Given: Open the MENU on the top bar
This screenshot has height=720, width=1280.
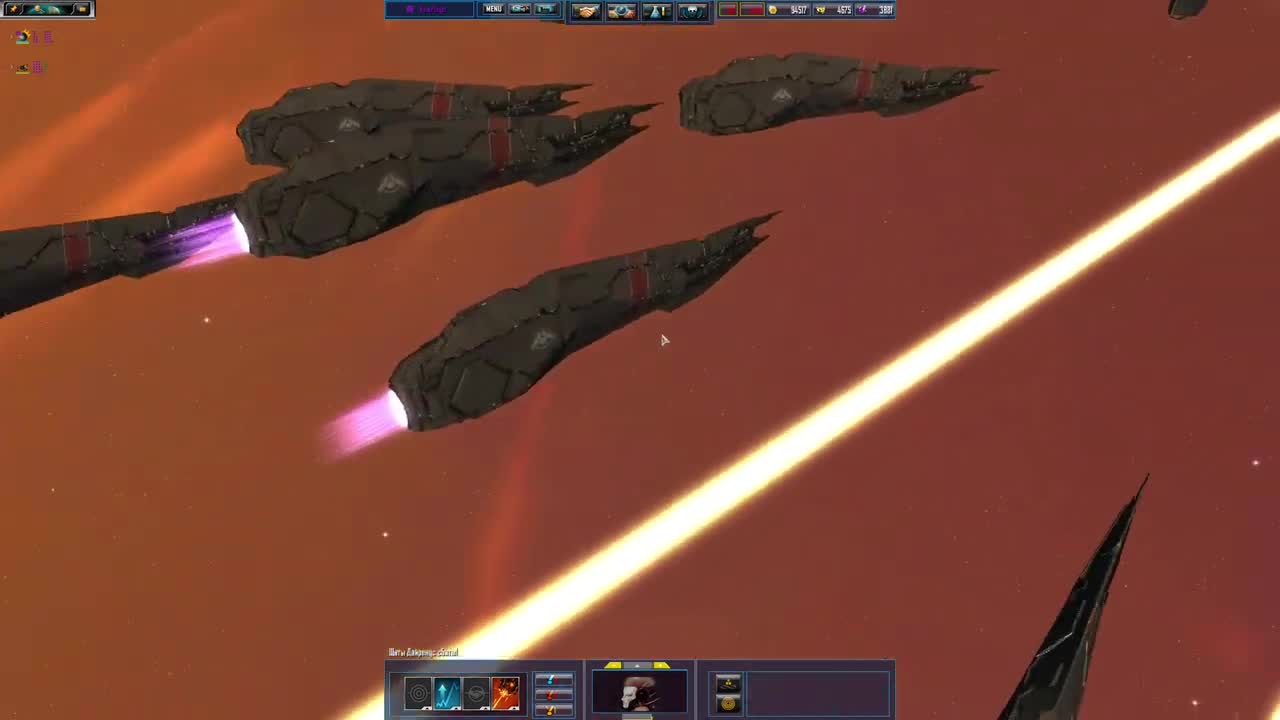Looking at the screenshot, I should 493,9.
